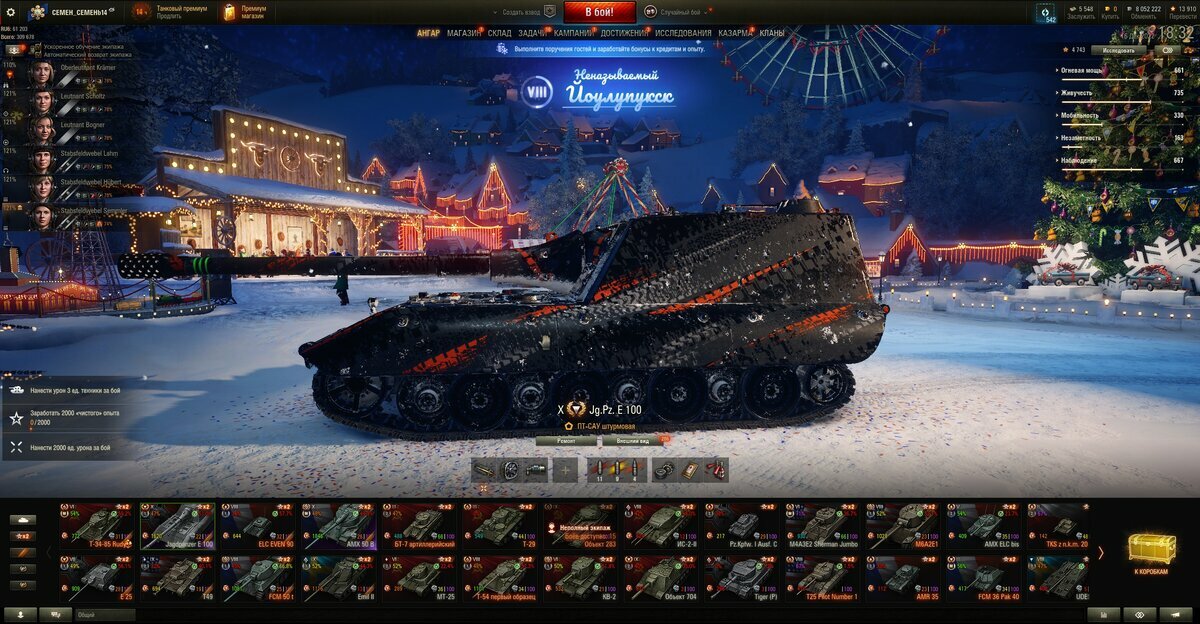Open the ДОСТИЖЕНИЯ tab
Image resolution: width=1200 pixels, height=624 pixels.
point(624,33)
